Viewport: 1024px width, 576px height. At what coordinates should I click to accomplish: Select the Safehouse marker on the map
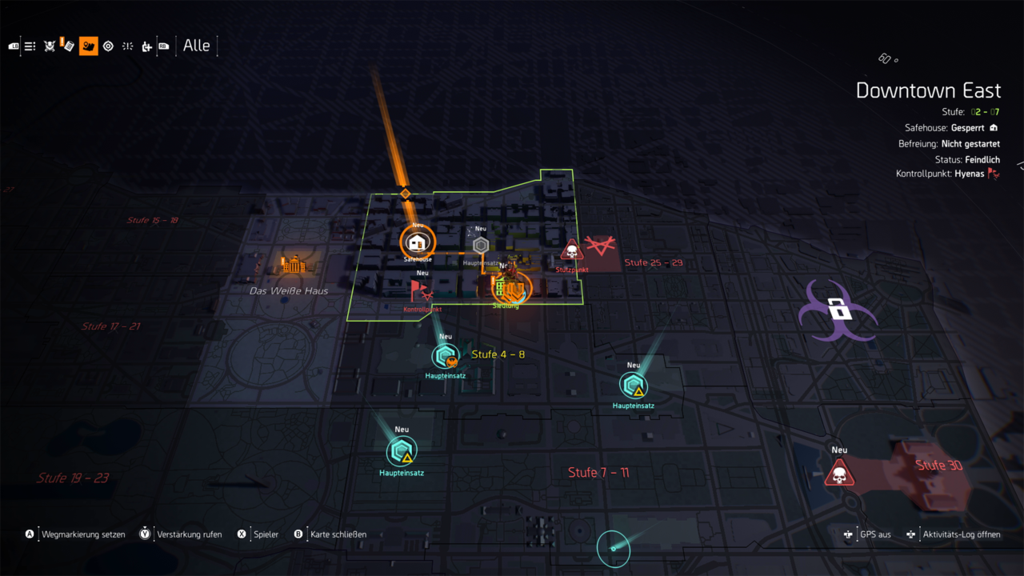[417, 242]
